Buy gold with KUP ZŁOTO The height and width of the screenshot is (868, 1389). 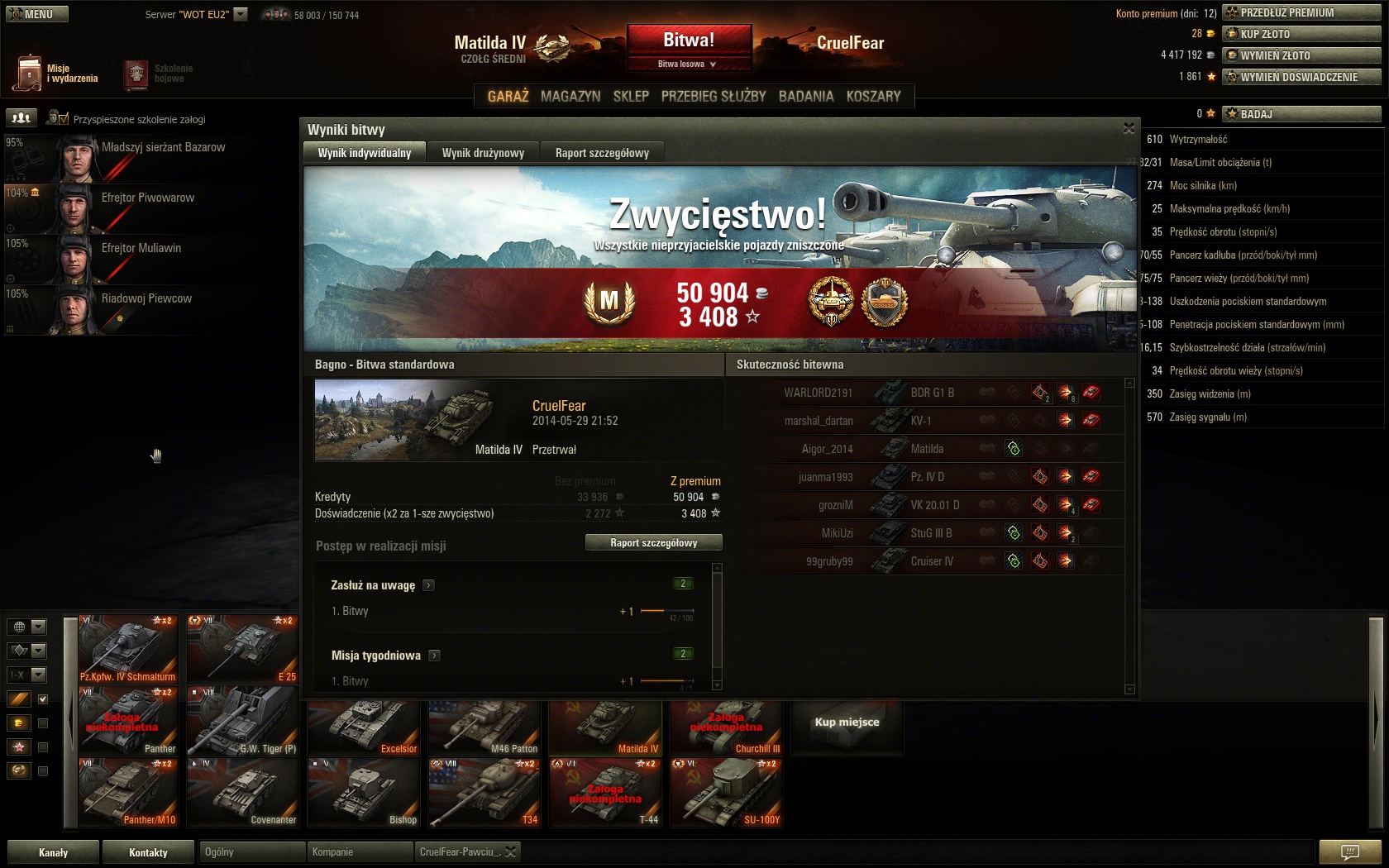[x=1301, y=34]
